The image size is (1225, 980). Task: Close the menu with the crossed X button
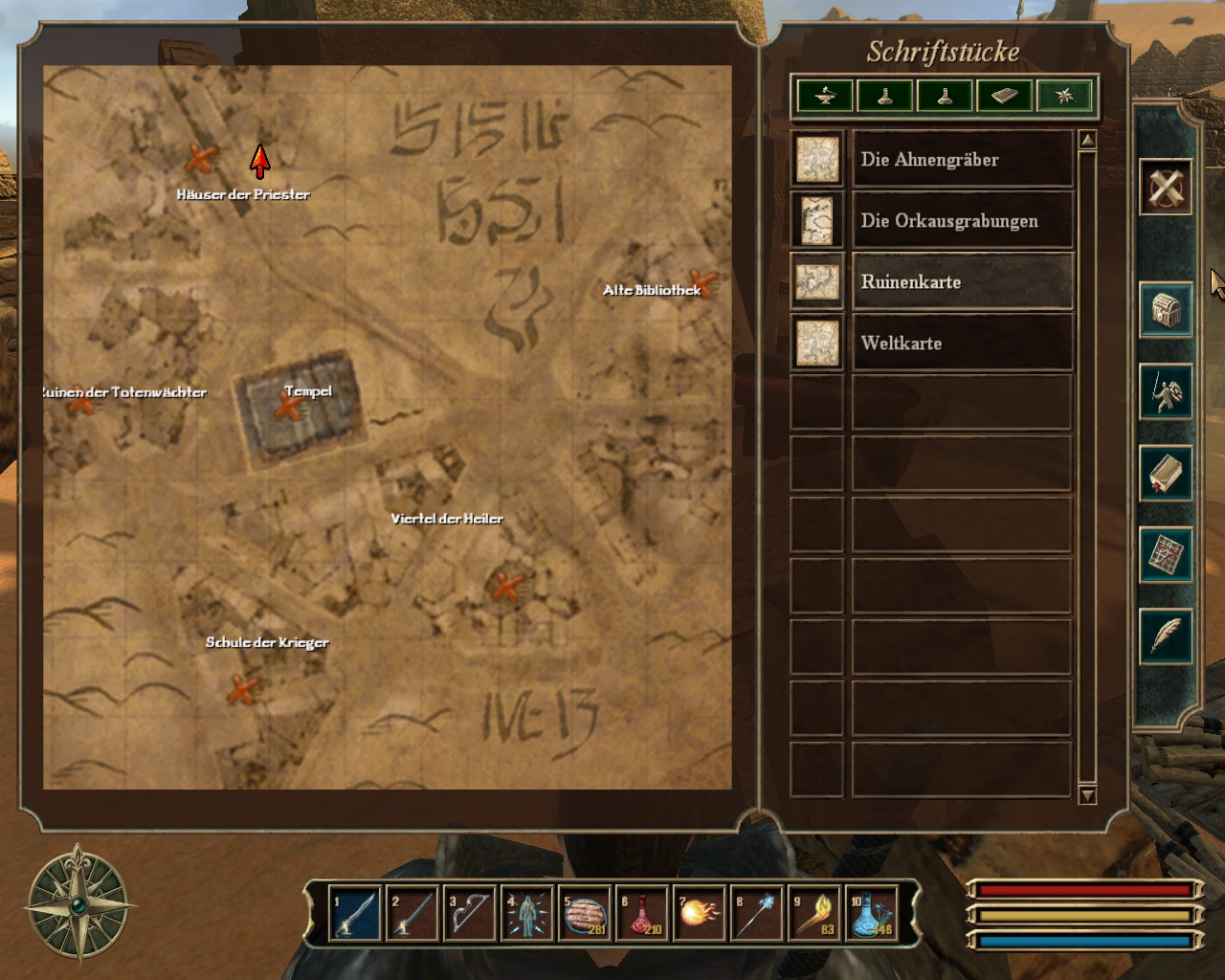click(1166, 186)
